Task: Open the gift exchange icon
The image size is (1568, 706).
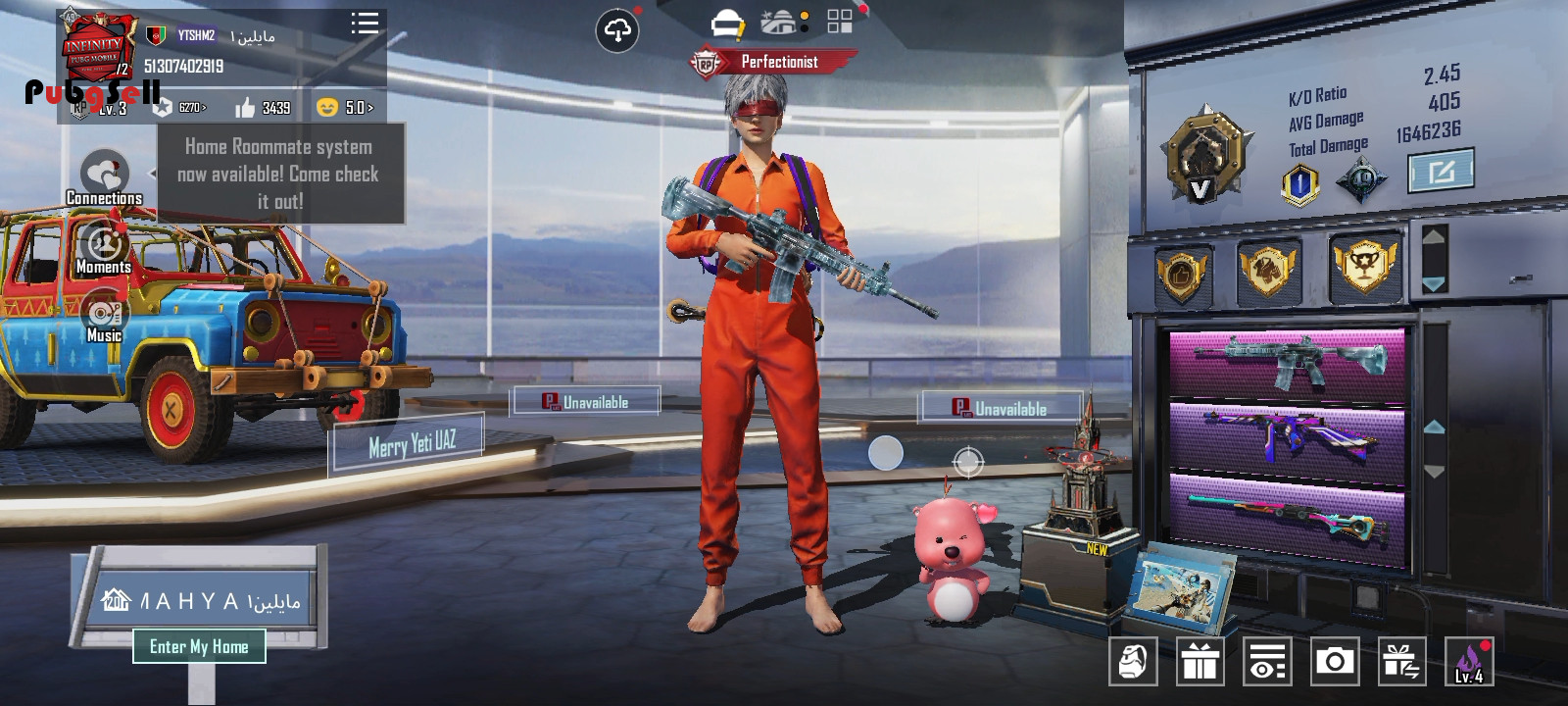Action: (x=1400, y=662)
